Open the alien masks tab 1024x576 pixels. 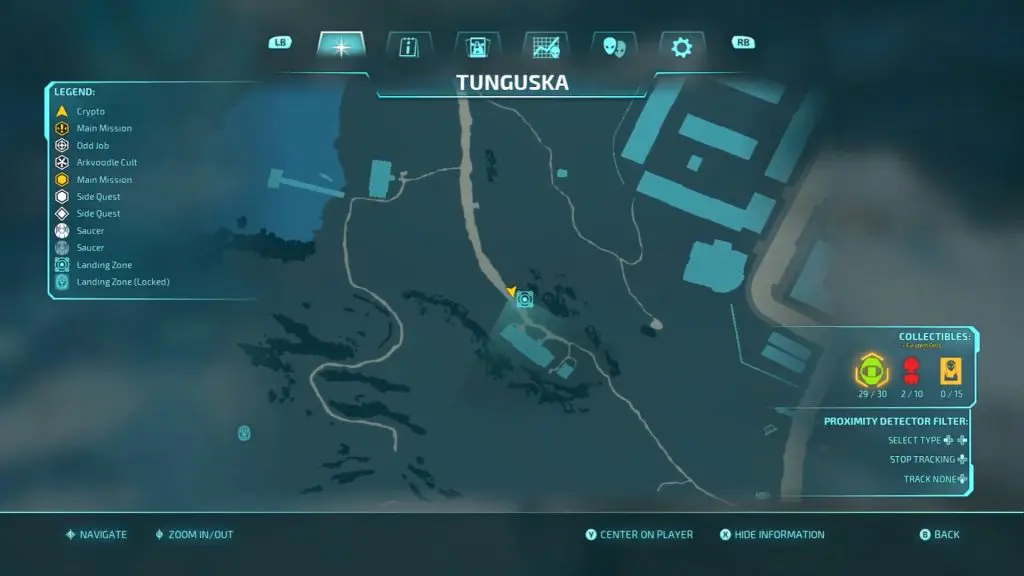(x=613, y=47)
